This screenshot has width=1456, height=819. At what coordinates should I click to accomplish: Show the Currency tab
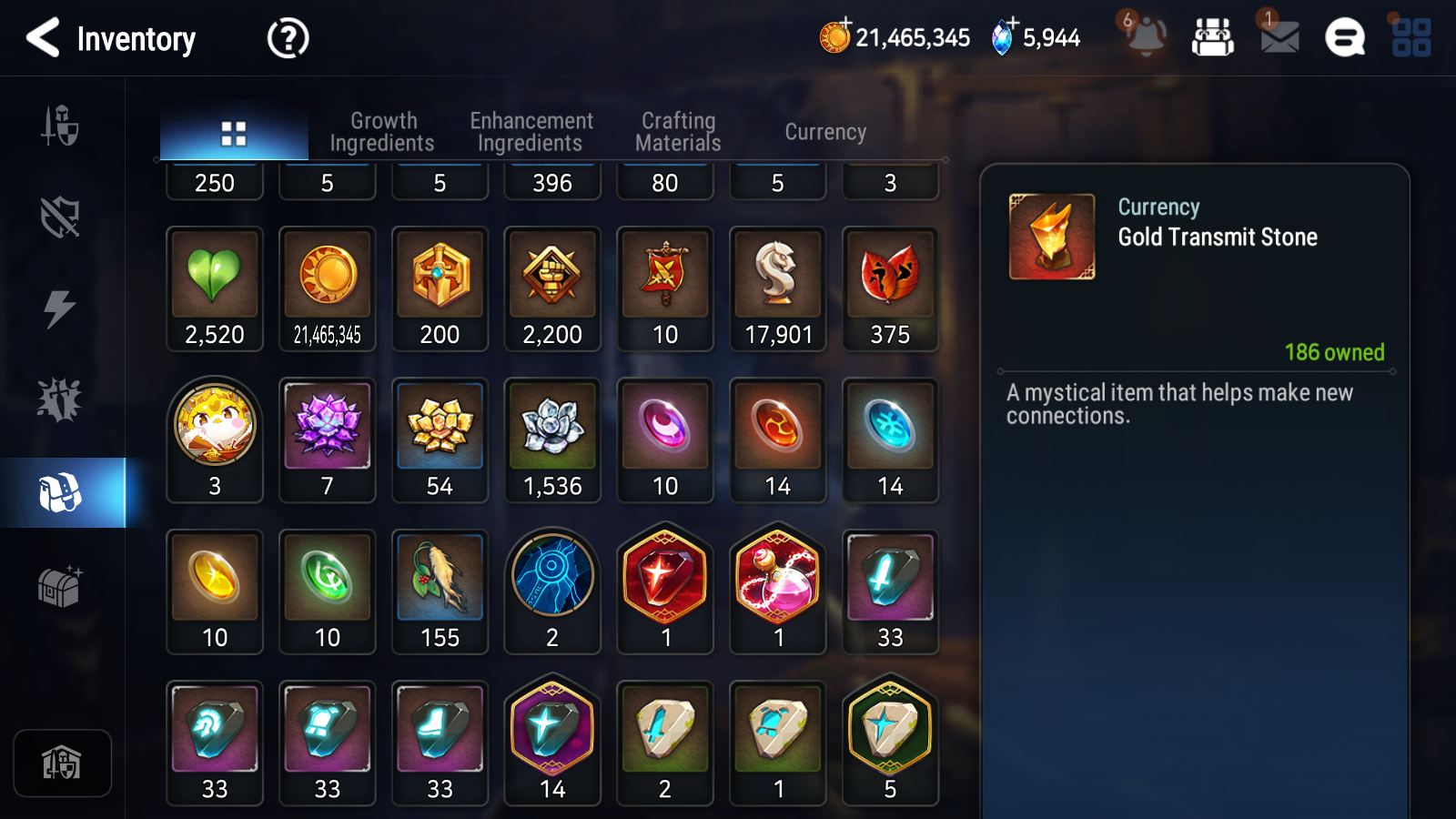pyautogui.click(x=825, y=132)
